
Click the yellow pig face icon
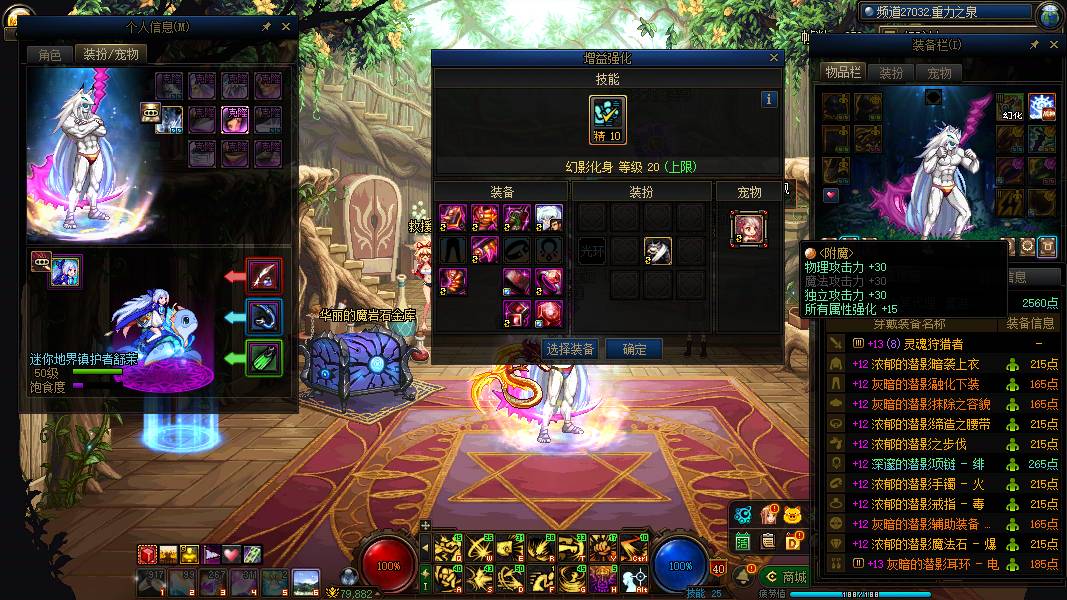[x=793, y=515]
